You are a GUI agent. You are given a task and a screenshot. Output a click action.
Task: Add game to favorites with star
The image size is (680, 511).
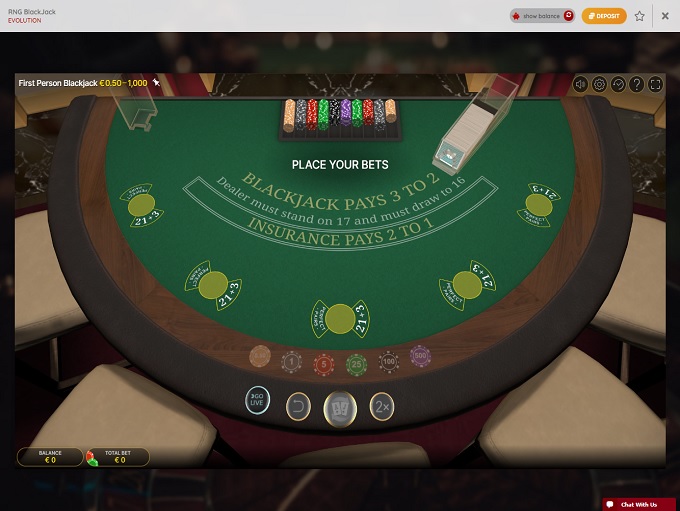pyautogui.click(x=639, y=16)
